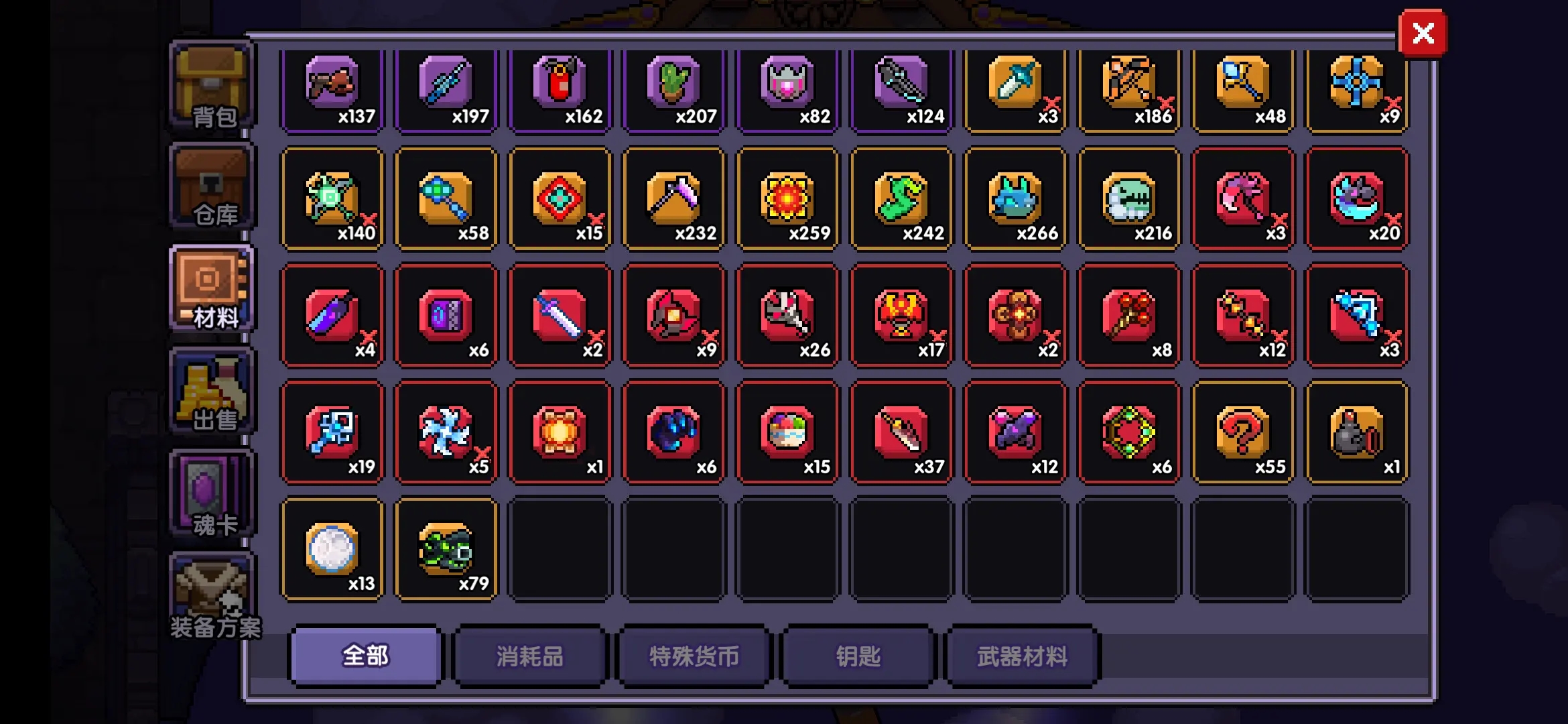
Task: Switch to the 特殊货币 special currency filter
Action: point(694,656)
